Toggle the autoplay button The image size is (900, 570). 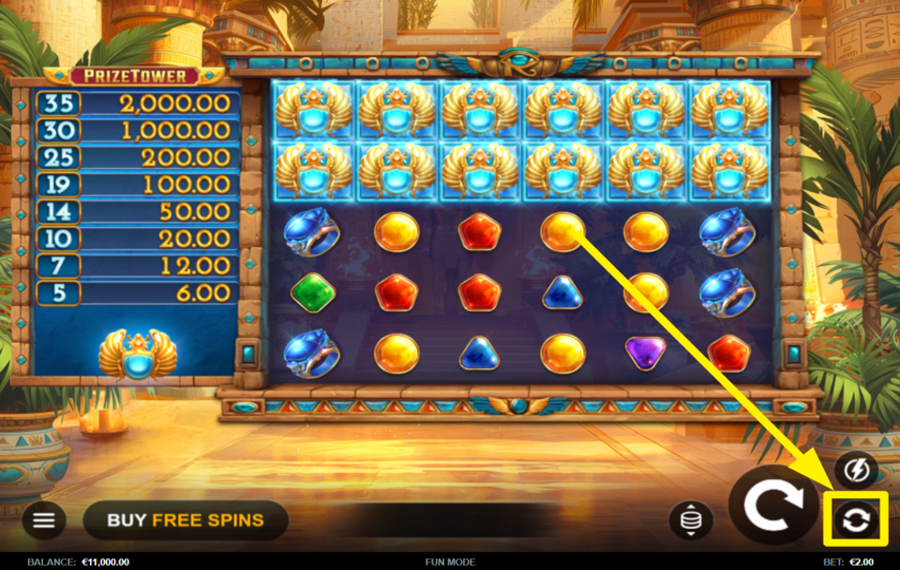(856, 519)
